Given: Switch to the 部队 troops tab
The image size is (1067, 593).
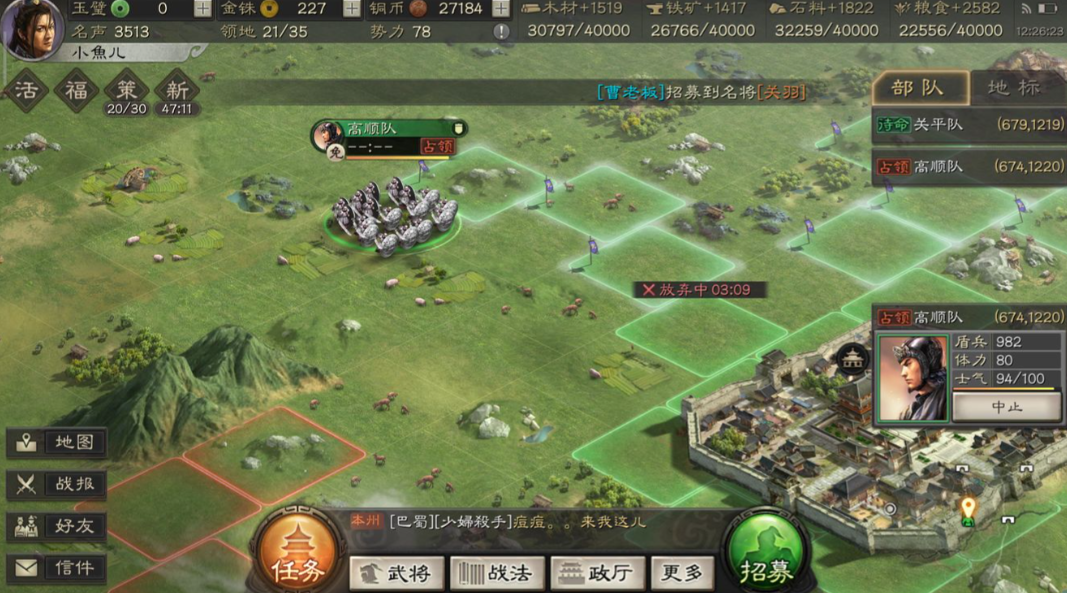Looking at the screenshot, I should pos(919,88).
